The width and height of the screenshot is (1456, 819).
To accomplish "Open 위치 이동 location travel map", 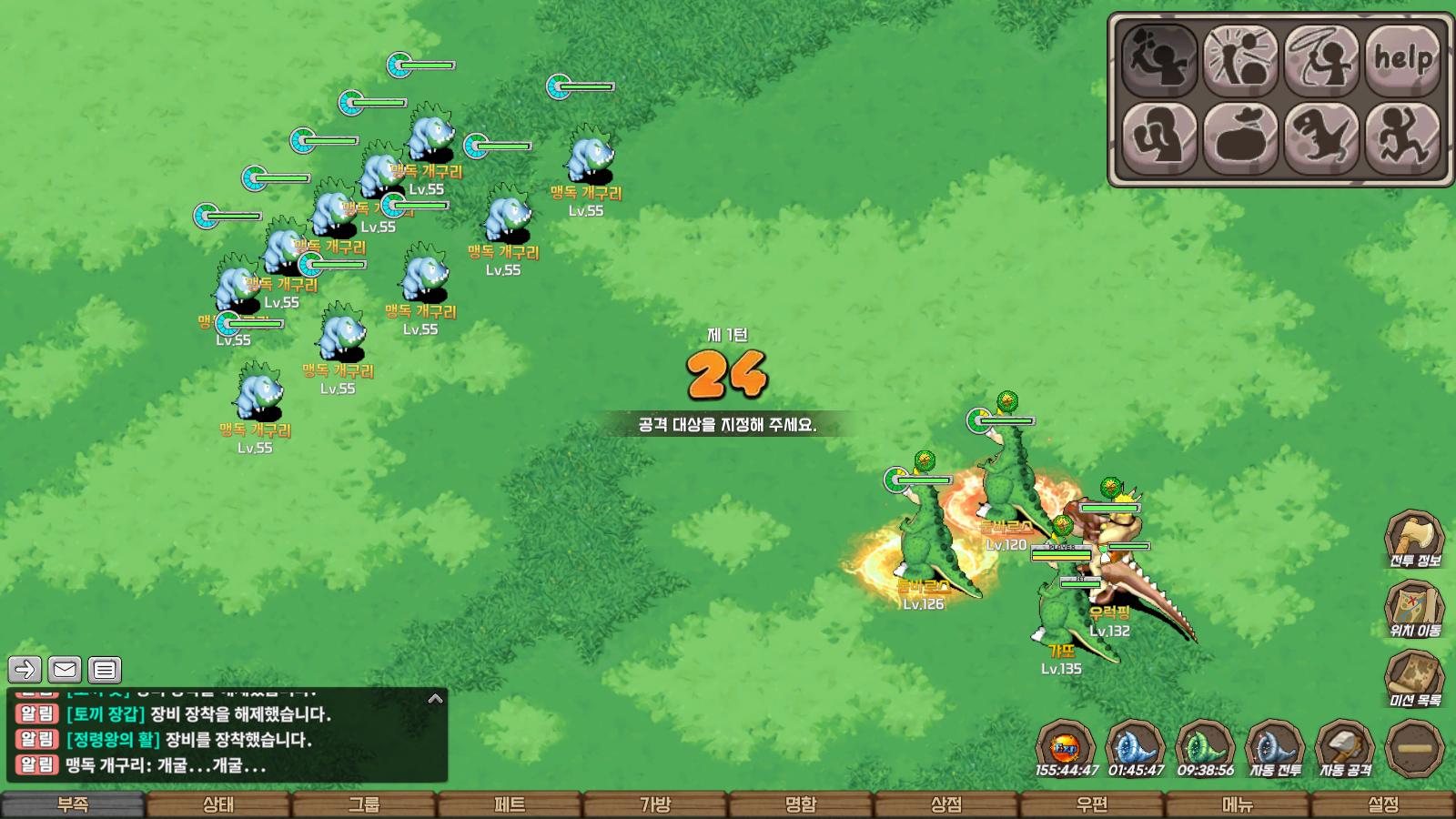I will click(x=1414, y=608).
